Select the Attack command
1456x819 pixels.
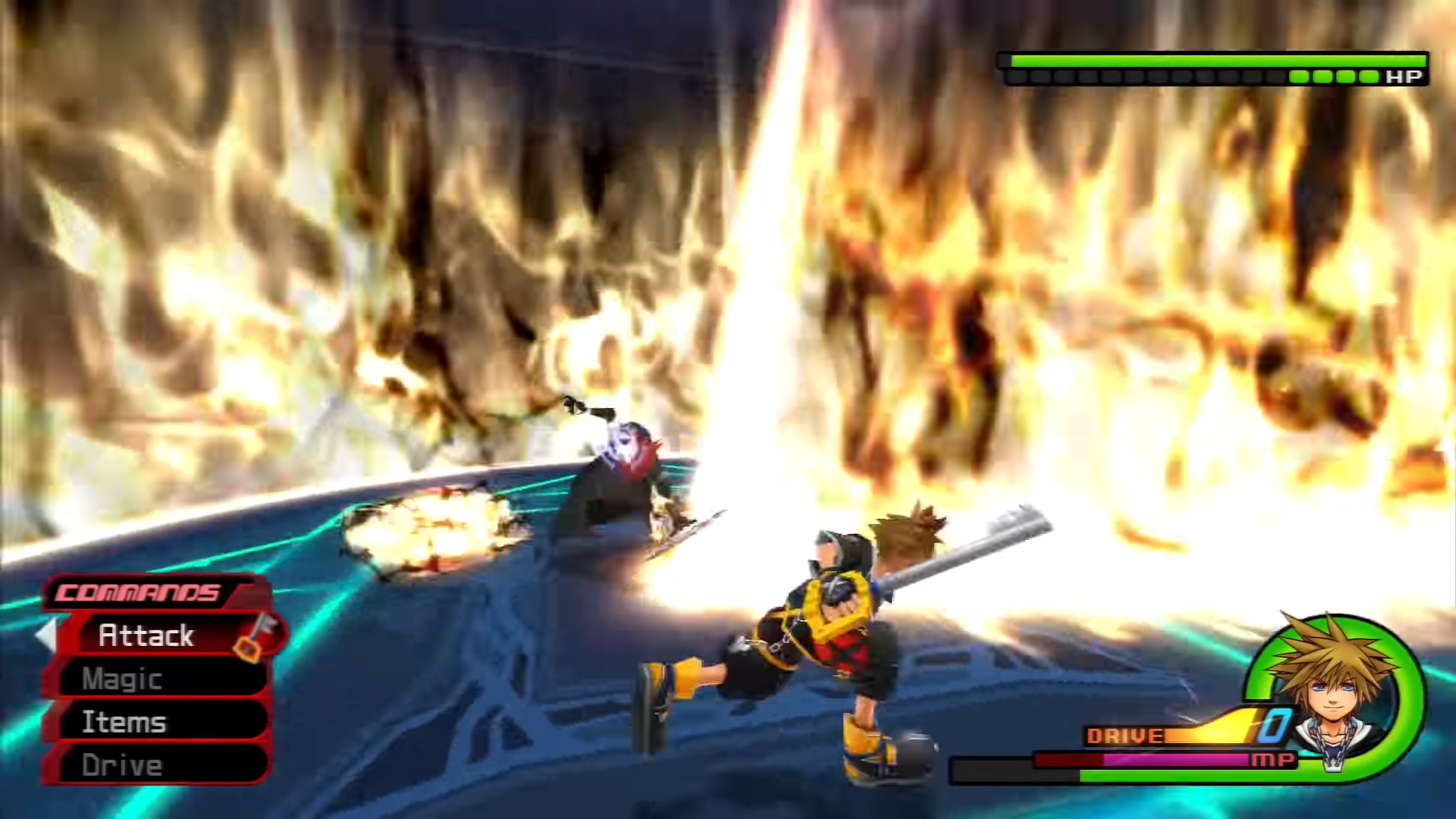pyautogui.click(x=147, y=635)
